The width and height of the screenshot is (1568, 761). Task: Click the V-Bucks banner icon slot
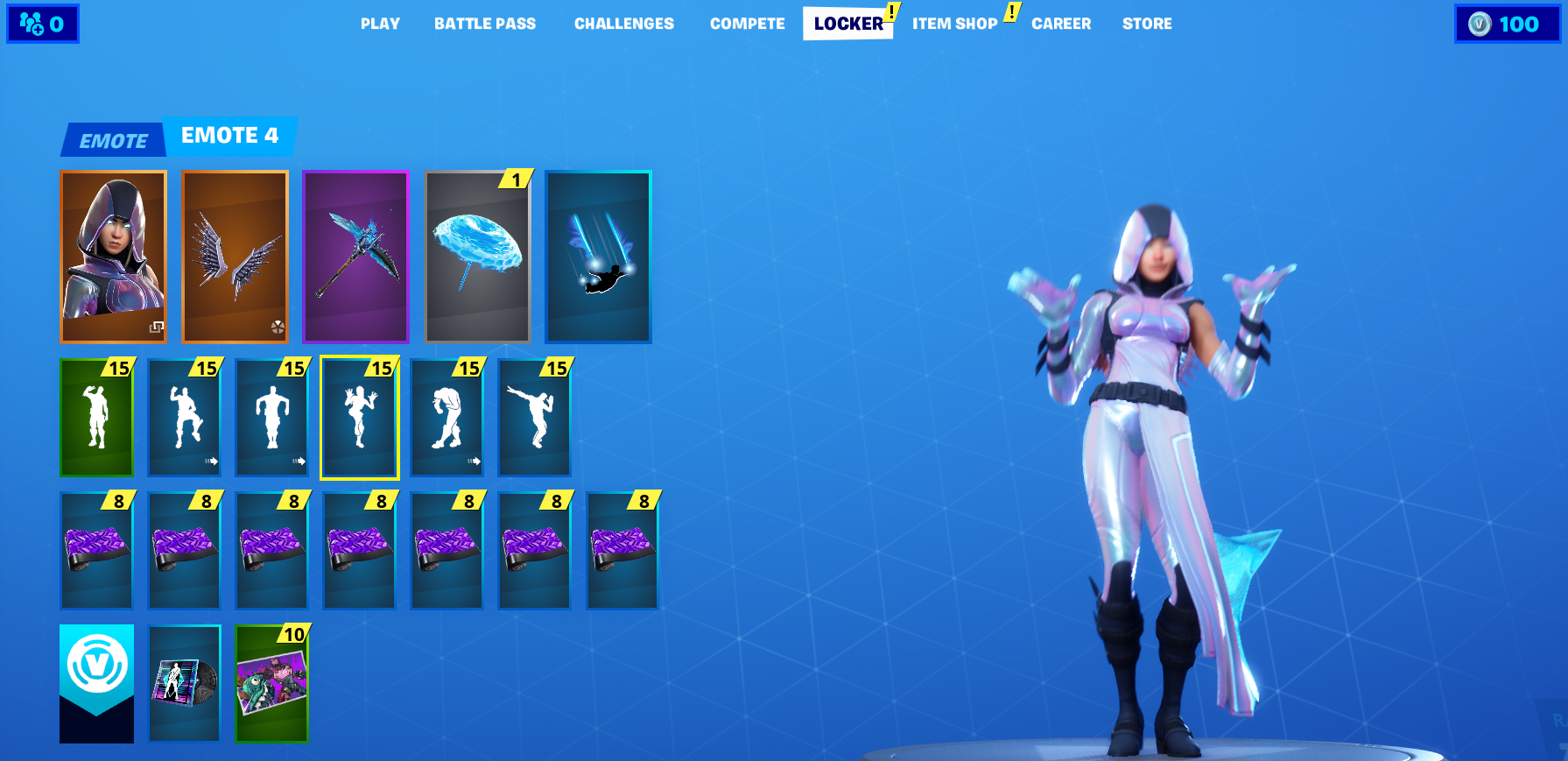click(96, 684)
